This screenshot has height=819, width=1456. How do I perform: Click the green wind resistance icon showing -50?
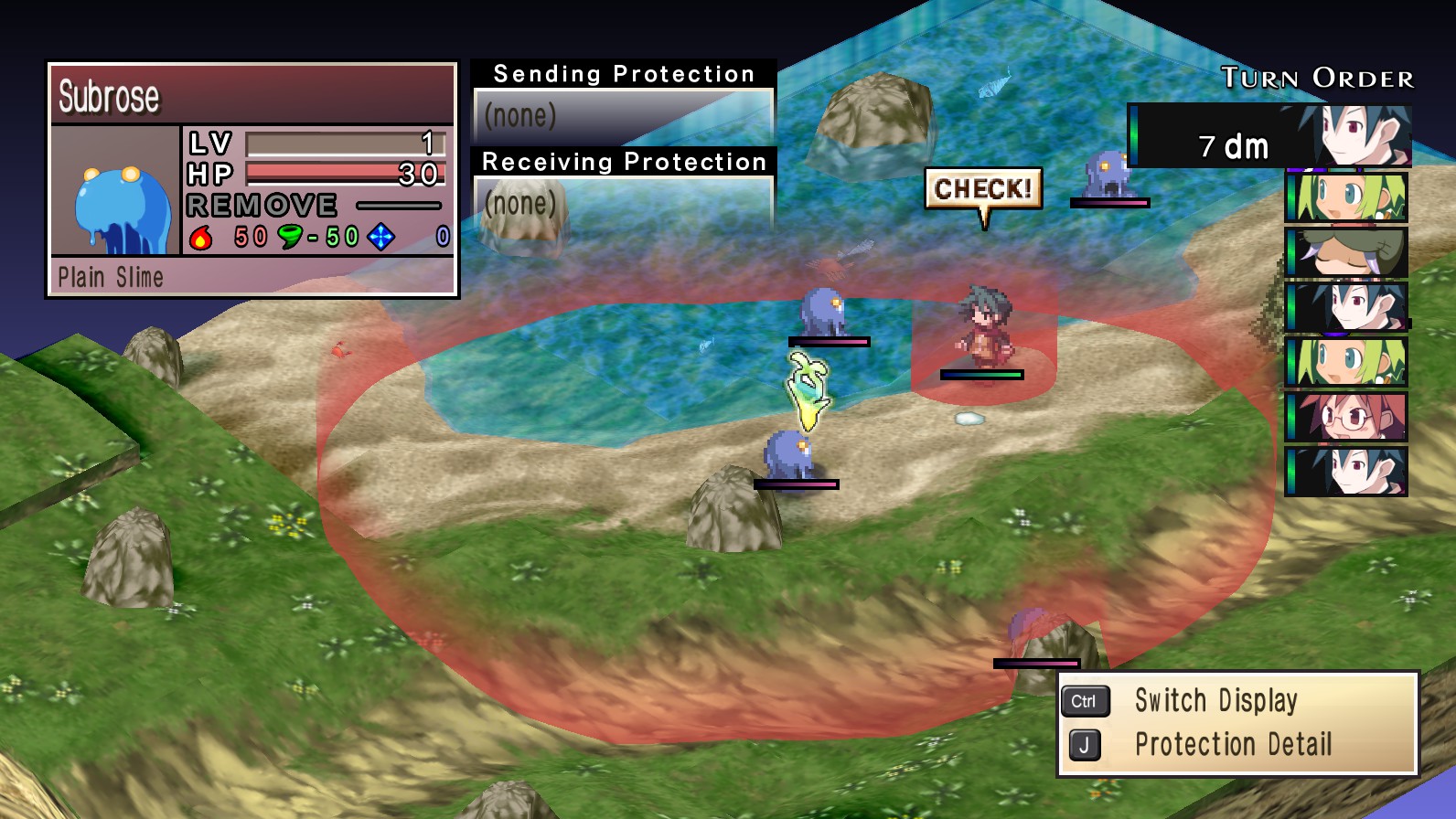coord(290,236)
